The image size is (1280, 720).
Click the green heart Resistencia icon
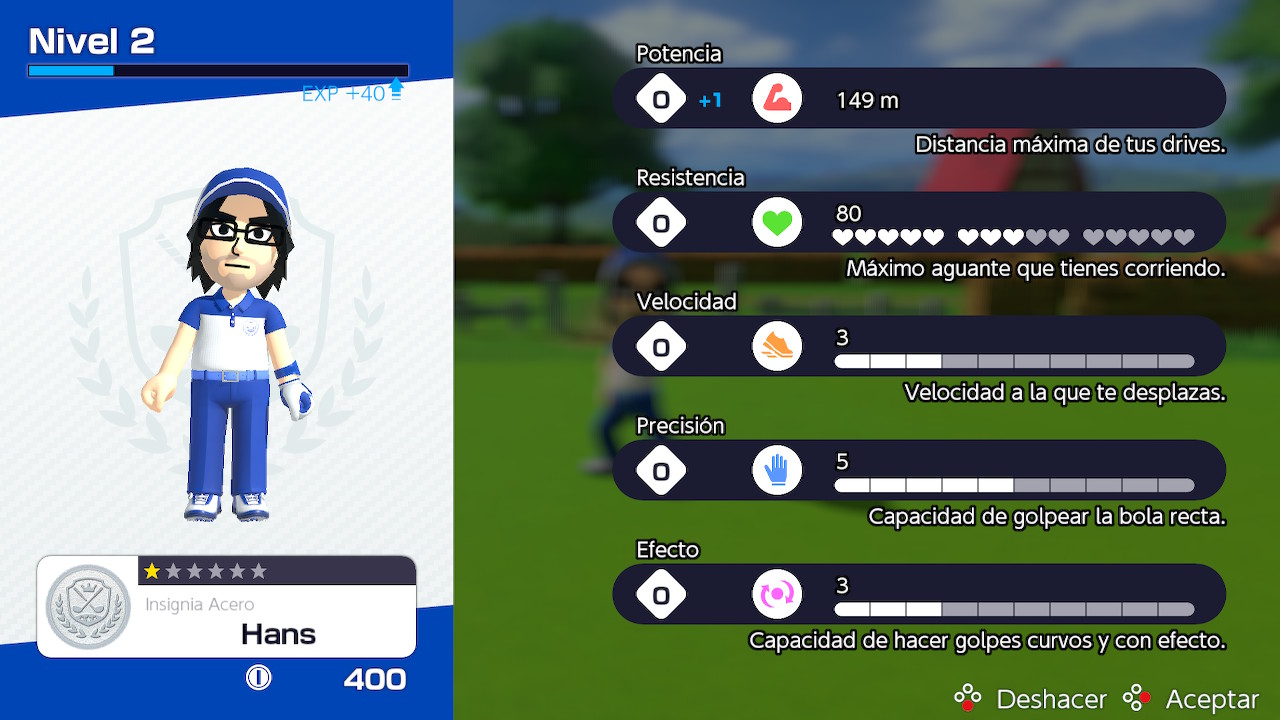coord(777,222)
